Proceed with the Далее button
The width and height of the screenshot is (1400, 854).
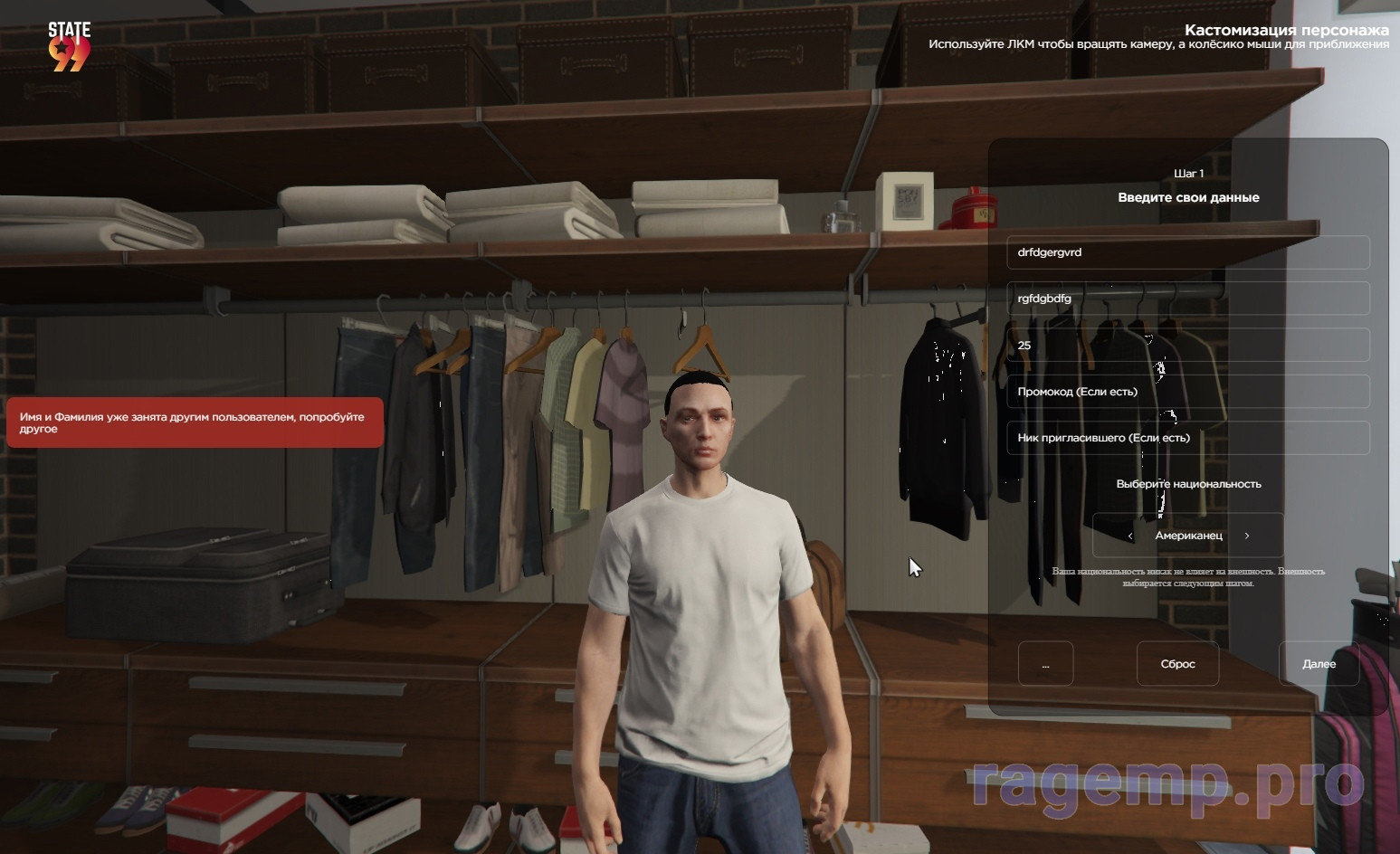click(1319, 664)
